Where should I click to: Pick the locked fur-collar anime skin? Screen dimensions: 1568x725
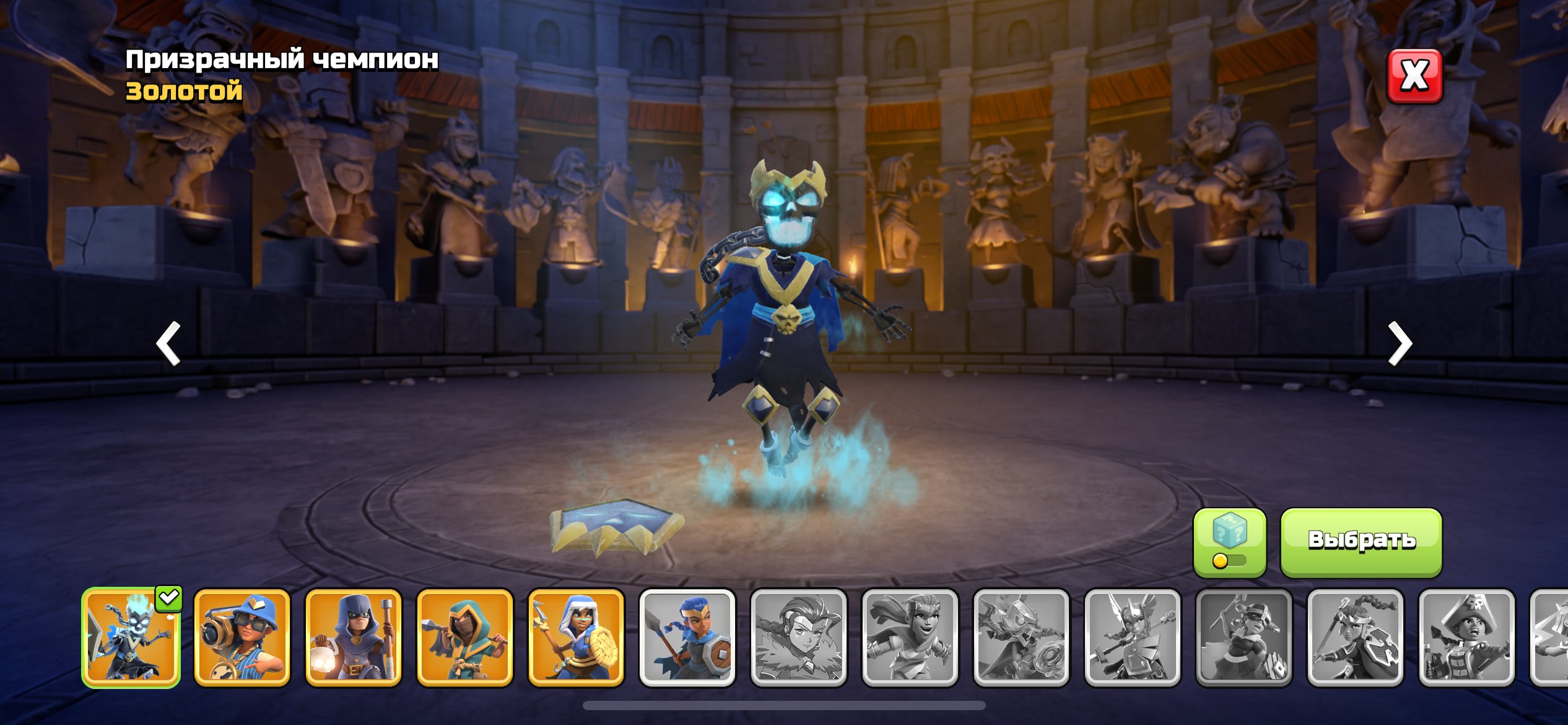point(799,638)
